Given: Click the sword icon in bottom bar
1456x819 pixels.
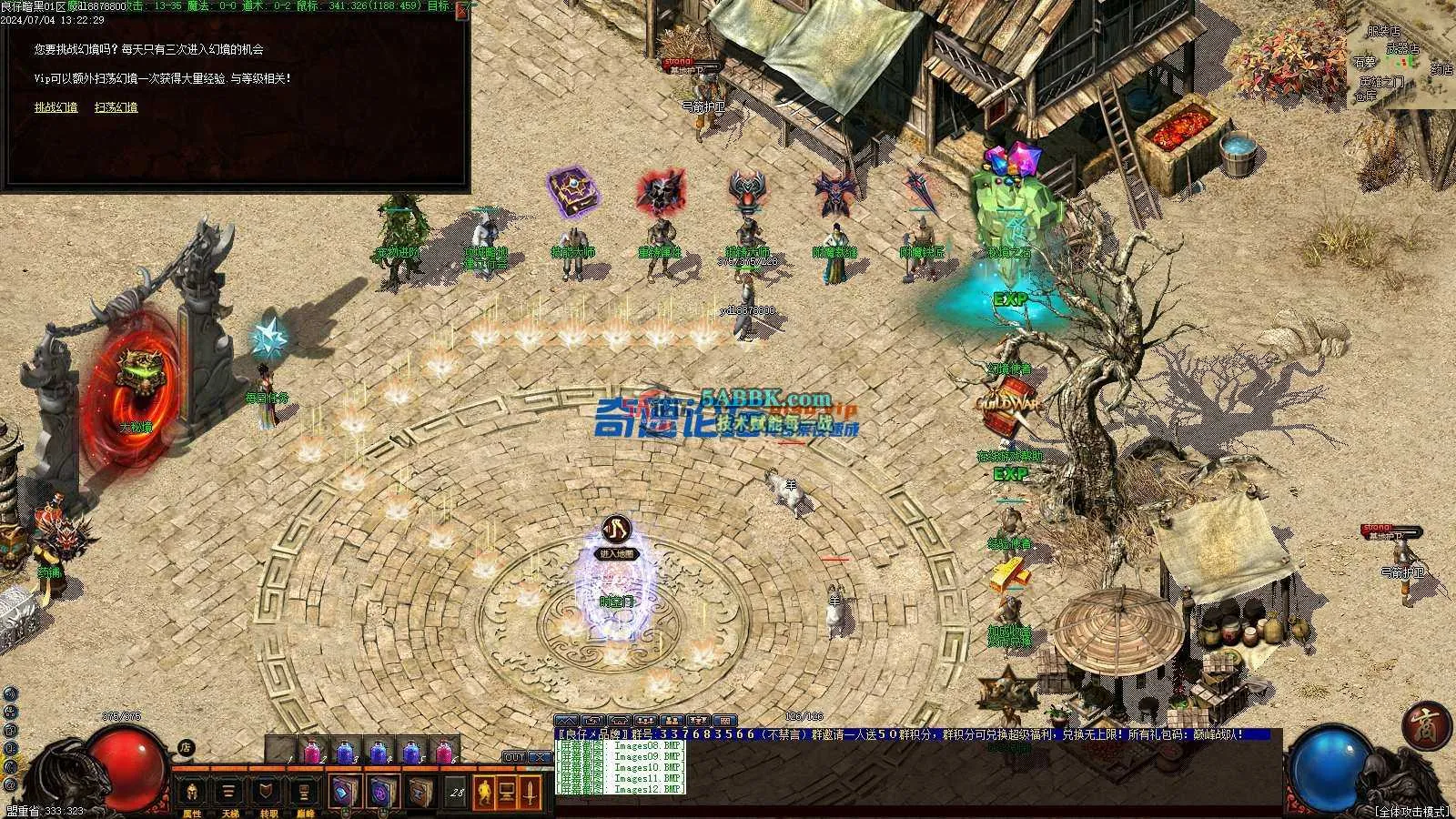Looking at the screenshot, I should pos(530,793).
